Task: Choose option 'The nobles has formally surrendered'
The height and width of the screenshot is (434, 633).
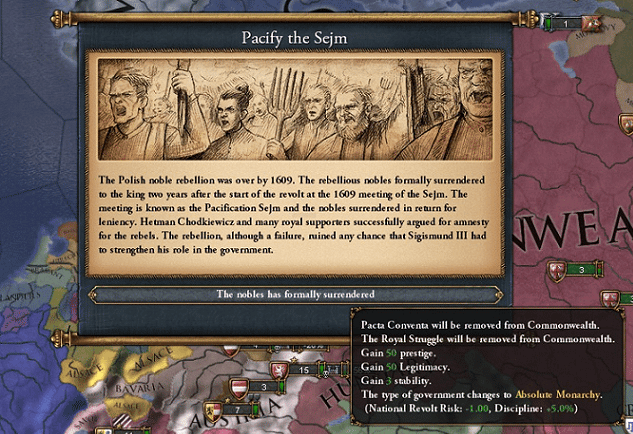Action: tap(294, 295)
